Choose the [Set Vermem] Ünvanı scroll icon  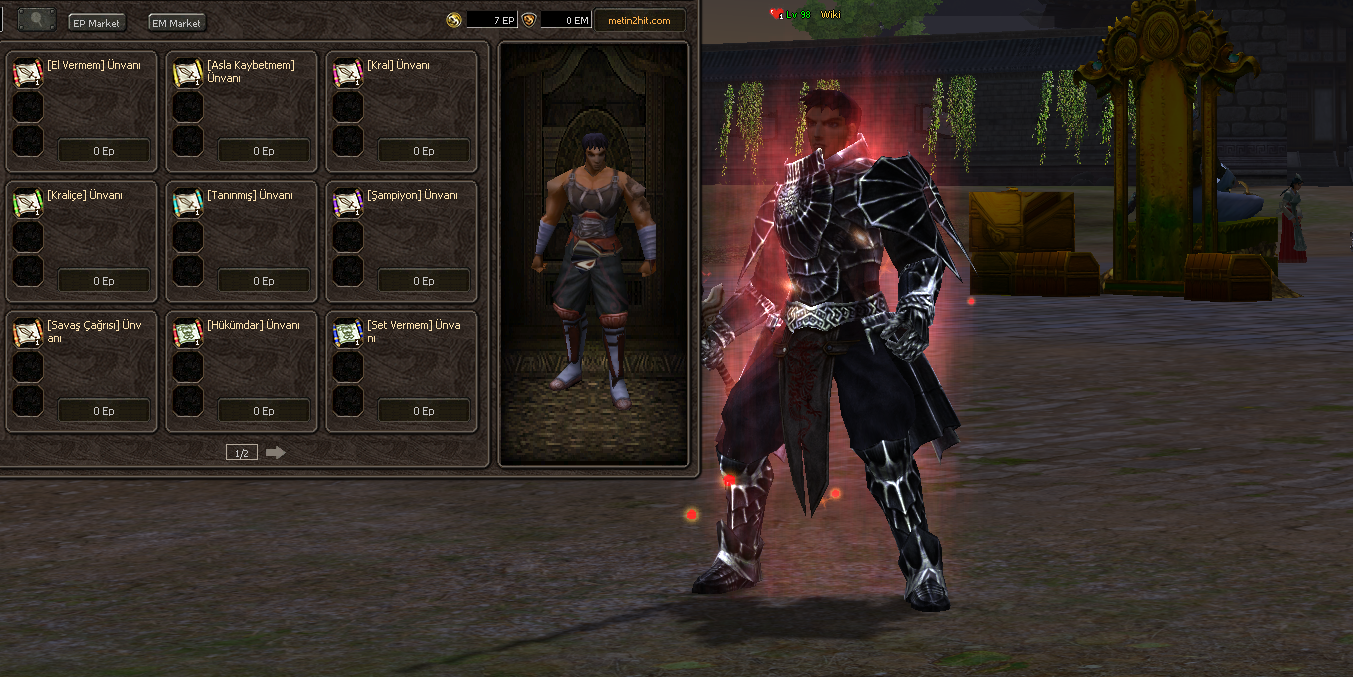coord(347,333)
